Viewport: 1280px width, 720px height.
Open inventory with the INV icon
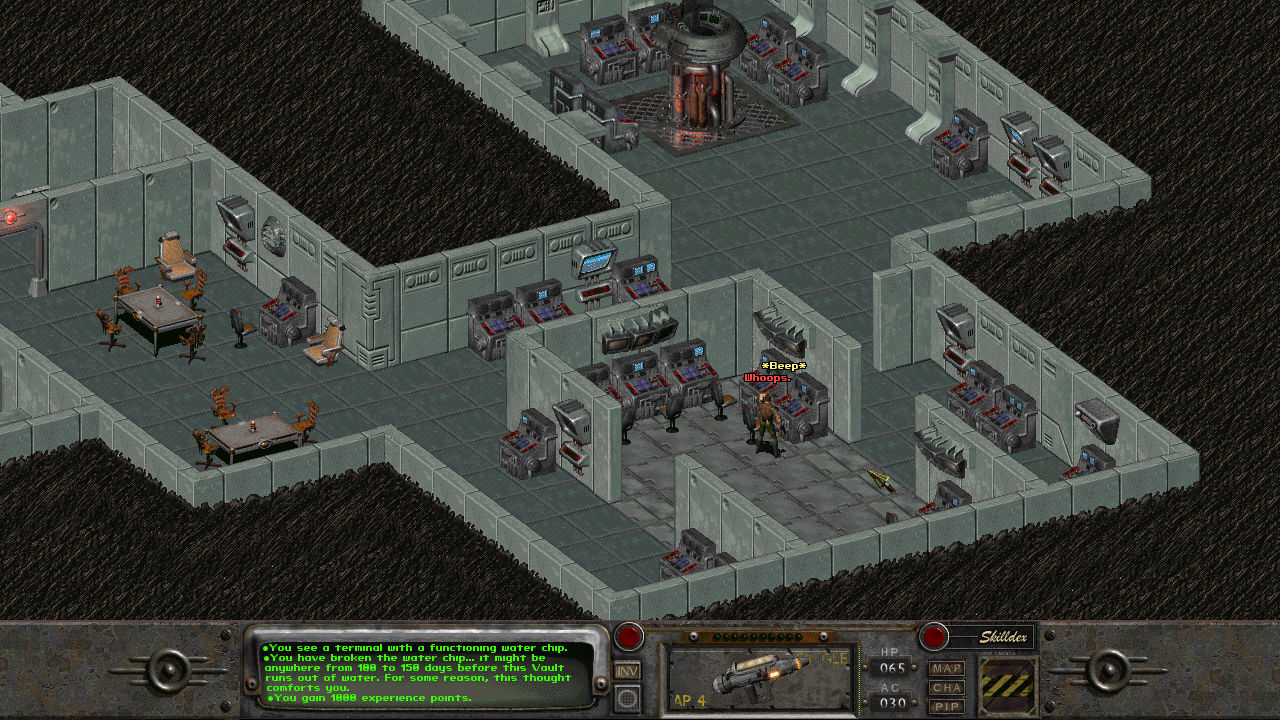[x=625, y=671]
